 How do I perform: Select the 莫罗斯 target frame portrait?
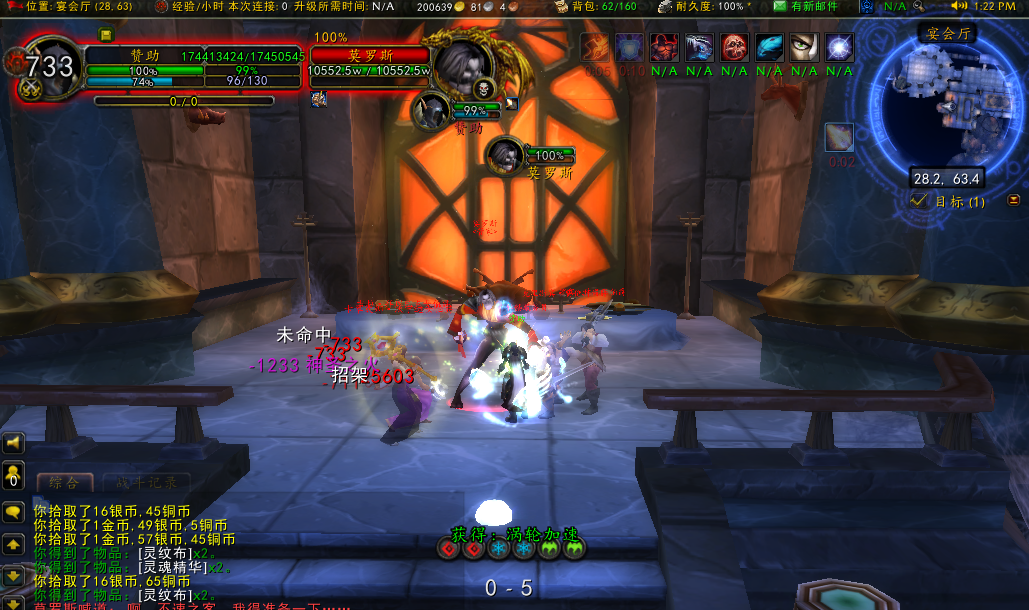pos(462,64)
